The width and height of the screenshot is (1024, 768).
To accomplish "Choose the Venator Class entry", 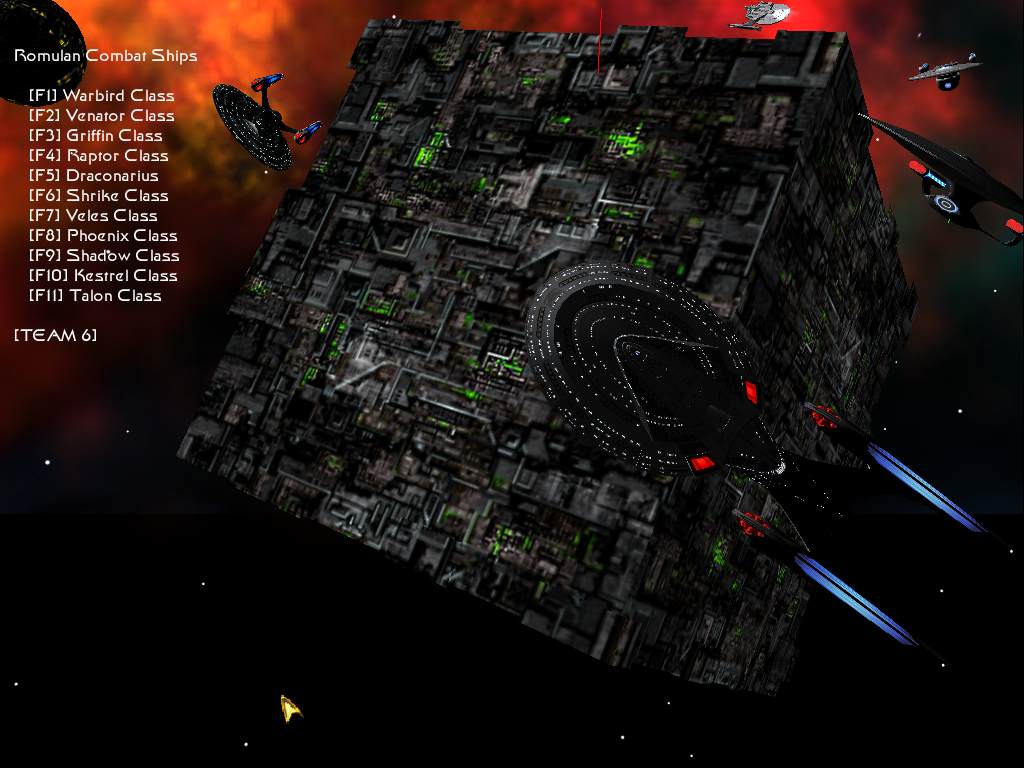I will 102,116.
